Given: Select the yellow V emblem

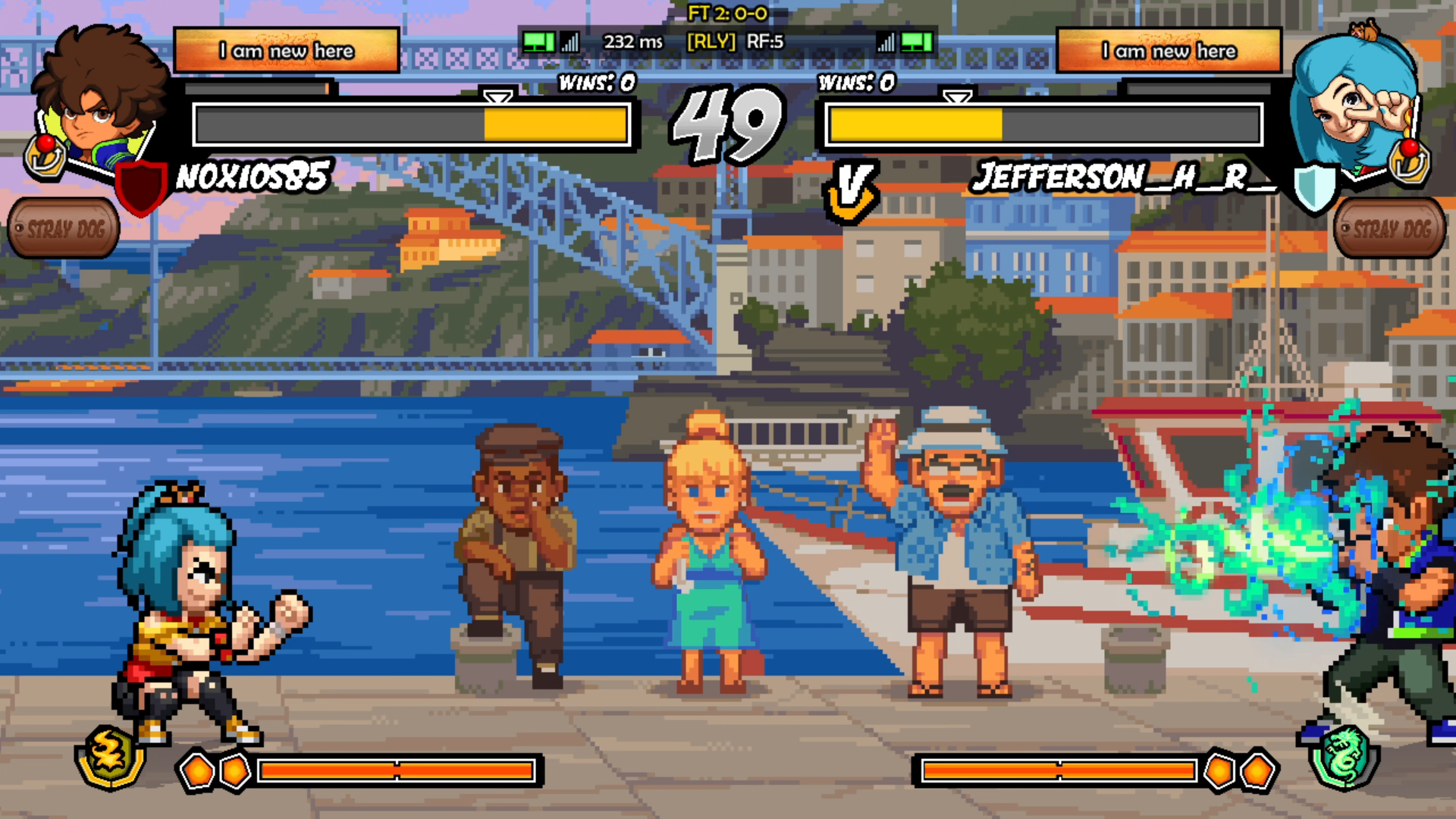Looking at the screenshot, I should (x=851, y=191).
